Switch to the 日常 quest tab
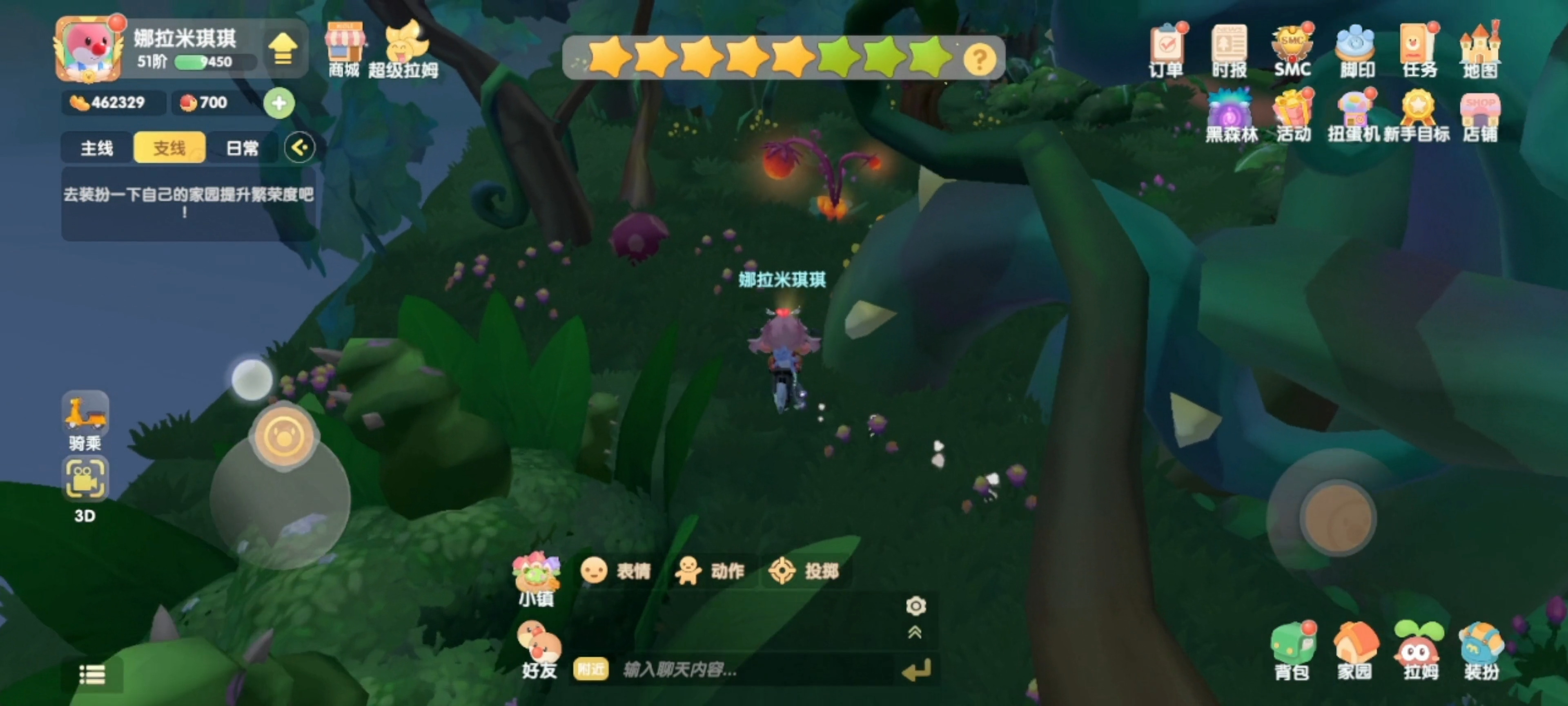1568x706 pixels. (x=242, y=148)
